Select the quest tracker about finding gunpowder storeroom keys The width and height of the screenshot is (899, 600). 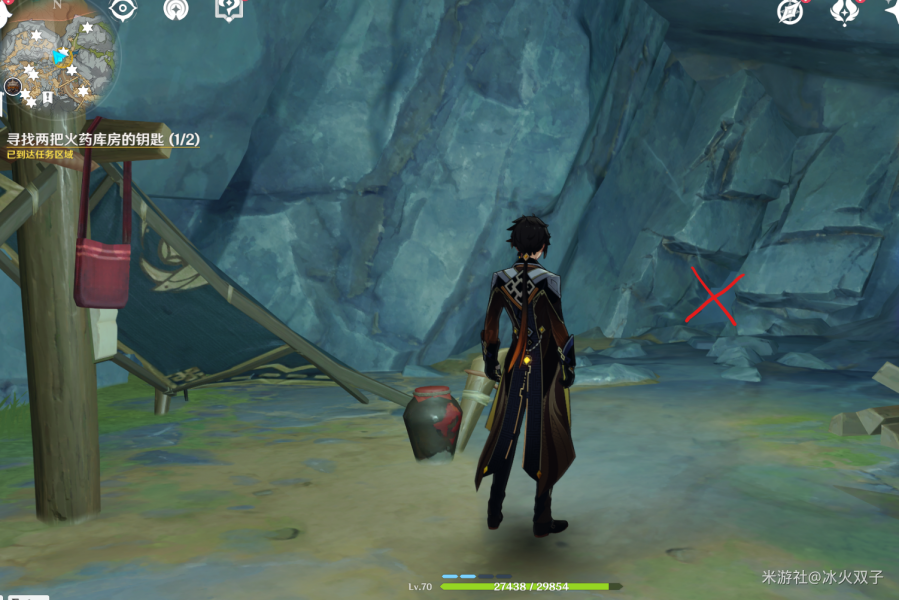(x=102, y=140)
